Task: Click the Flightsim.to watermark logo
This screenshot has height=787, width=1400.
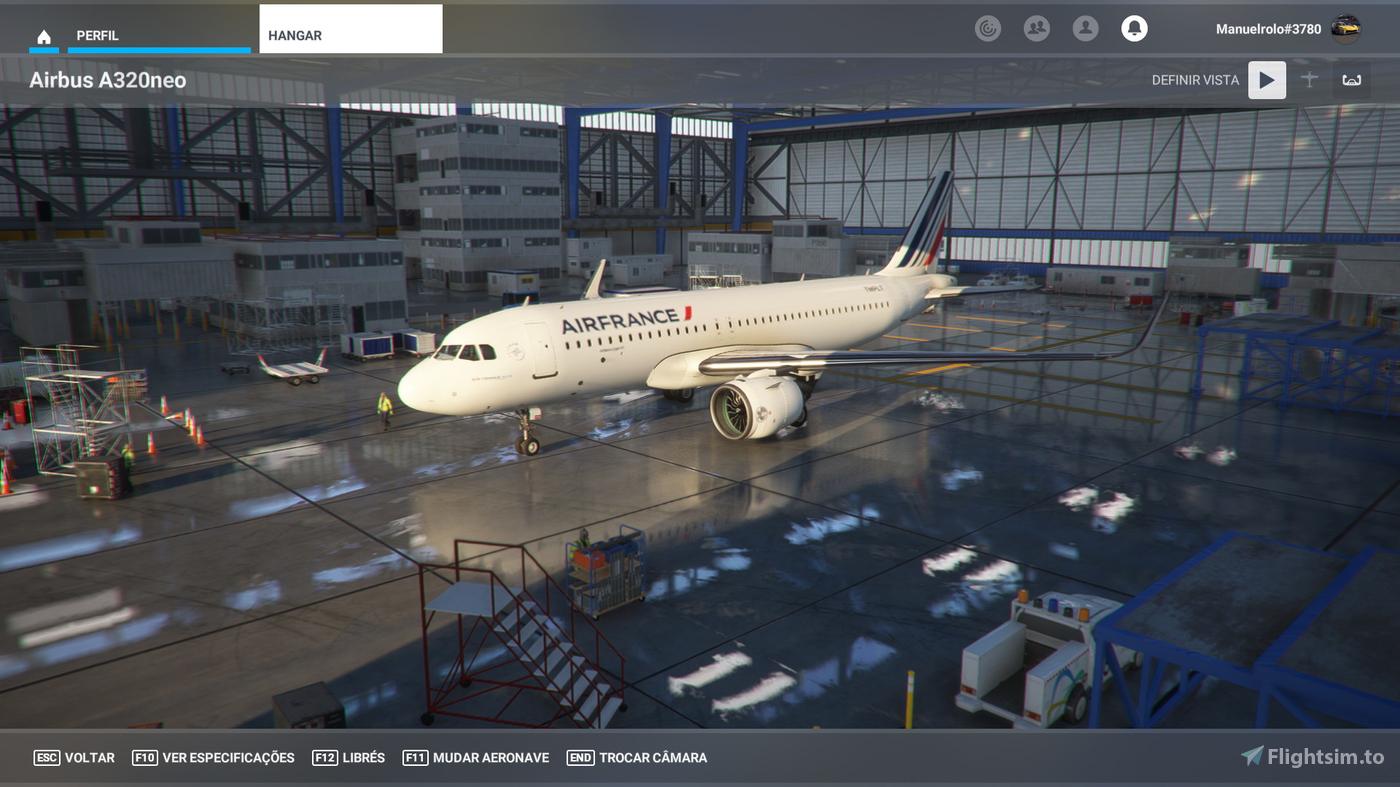Action: pos(1310,757)
